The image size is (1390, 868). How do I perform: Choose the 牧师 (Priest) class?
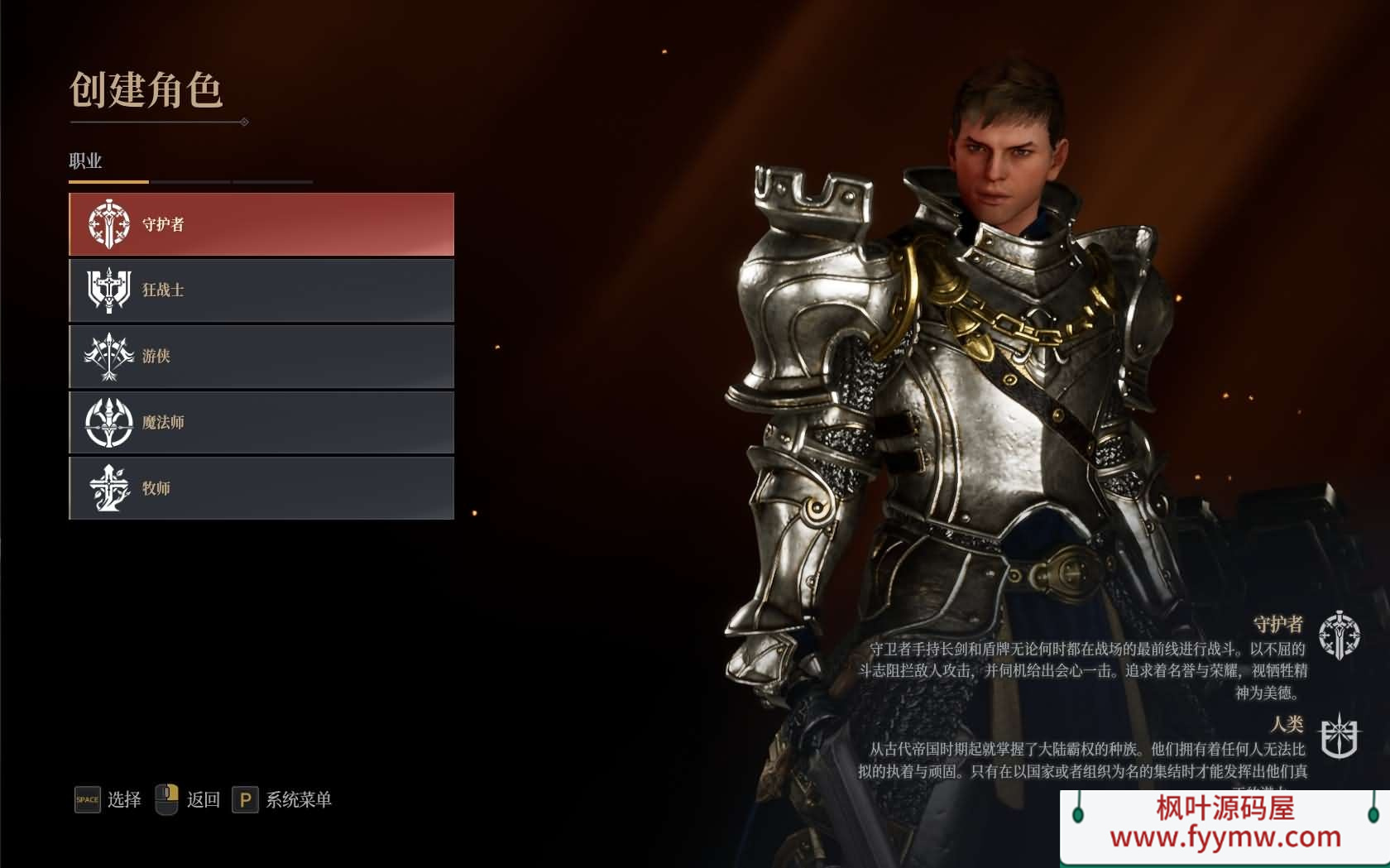pos(261,488)
